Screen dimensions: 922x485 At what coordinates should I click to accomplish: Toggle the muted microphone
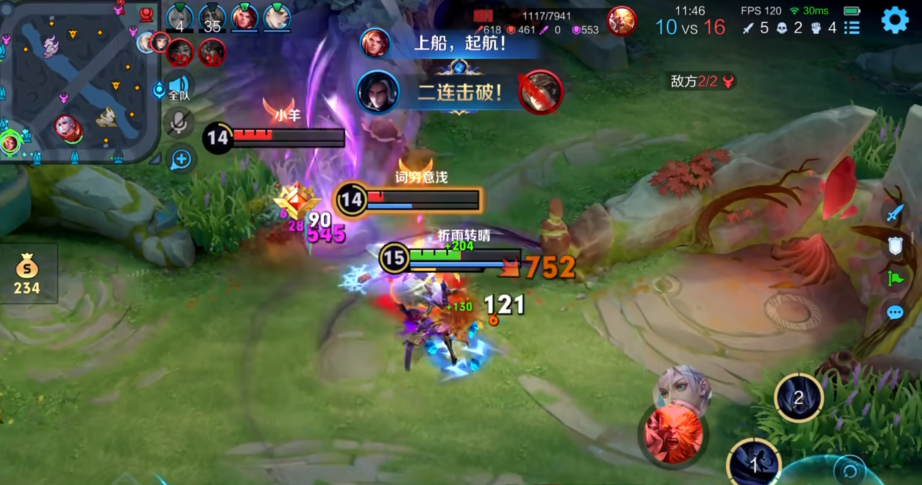tap(180, 122)
